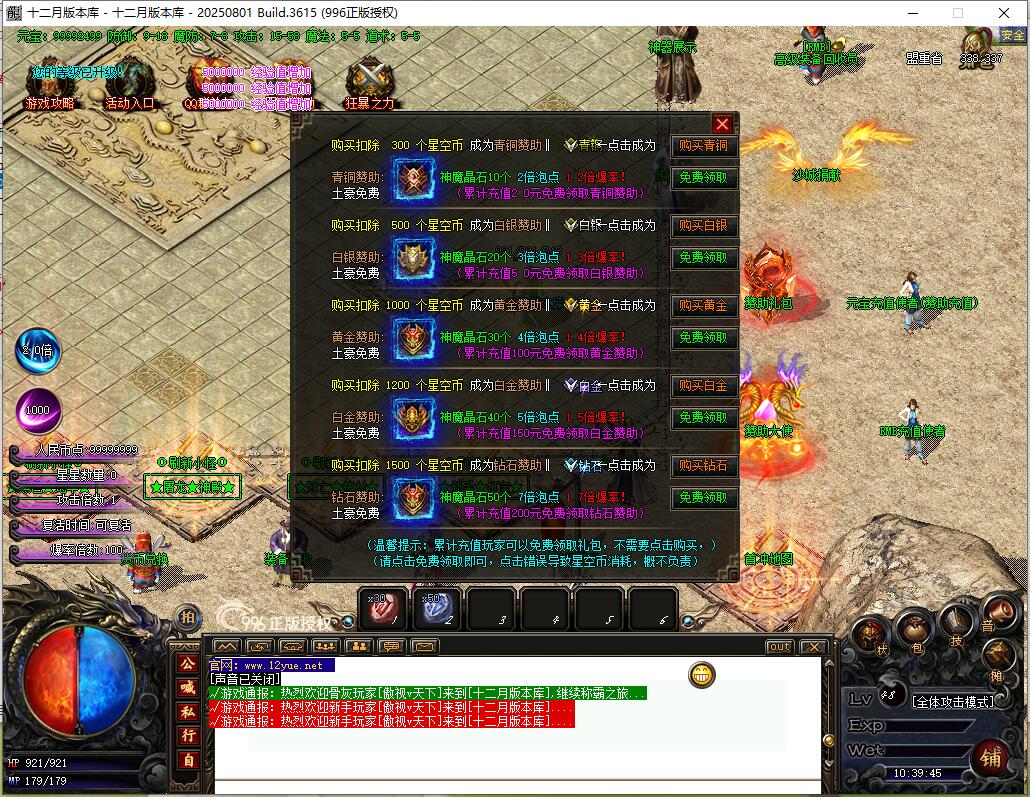
Task: Open the bag (包) button
Action: 913,632
